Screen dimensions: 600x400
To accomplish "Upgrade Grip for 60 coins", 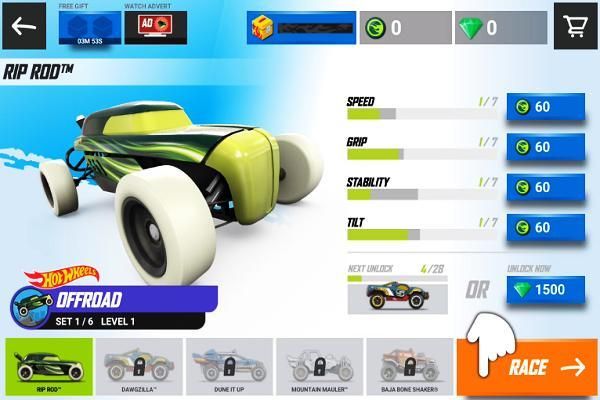I will [x=544, y=147].
